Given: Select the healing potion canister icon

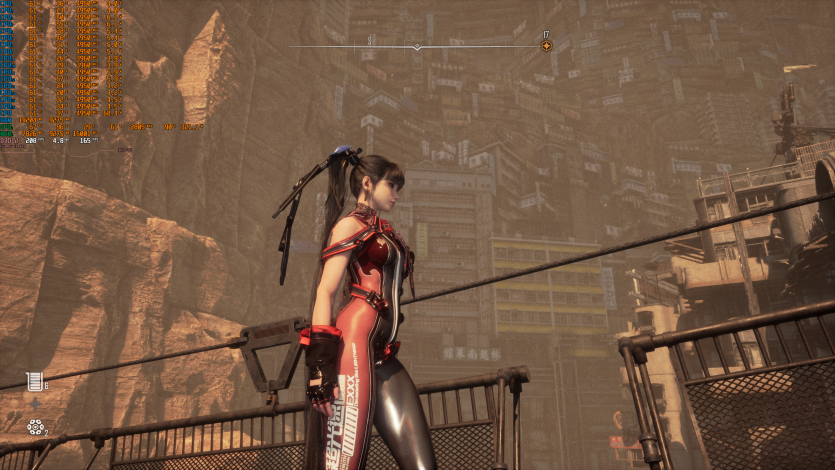Looking at the screenshot, I should (35, 381).
